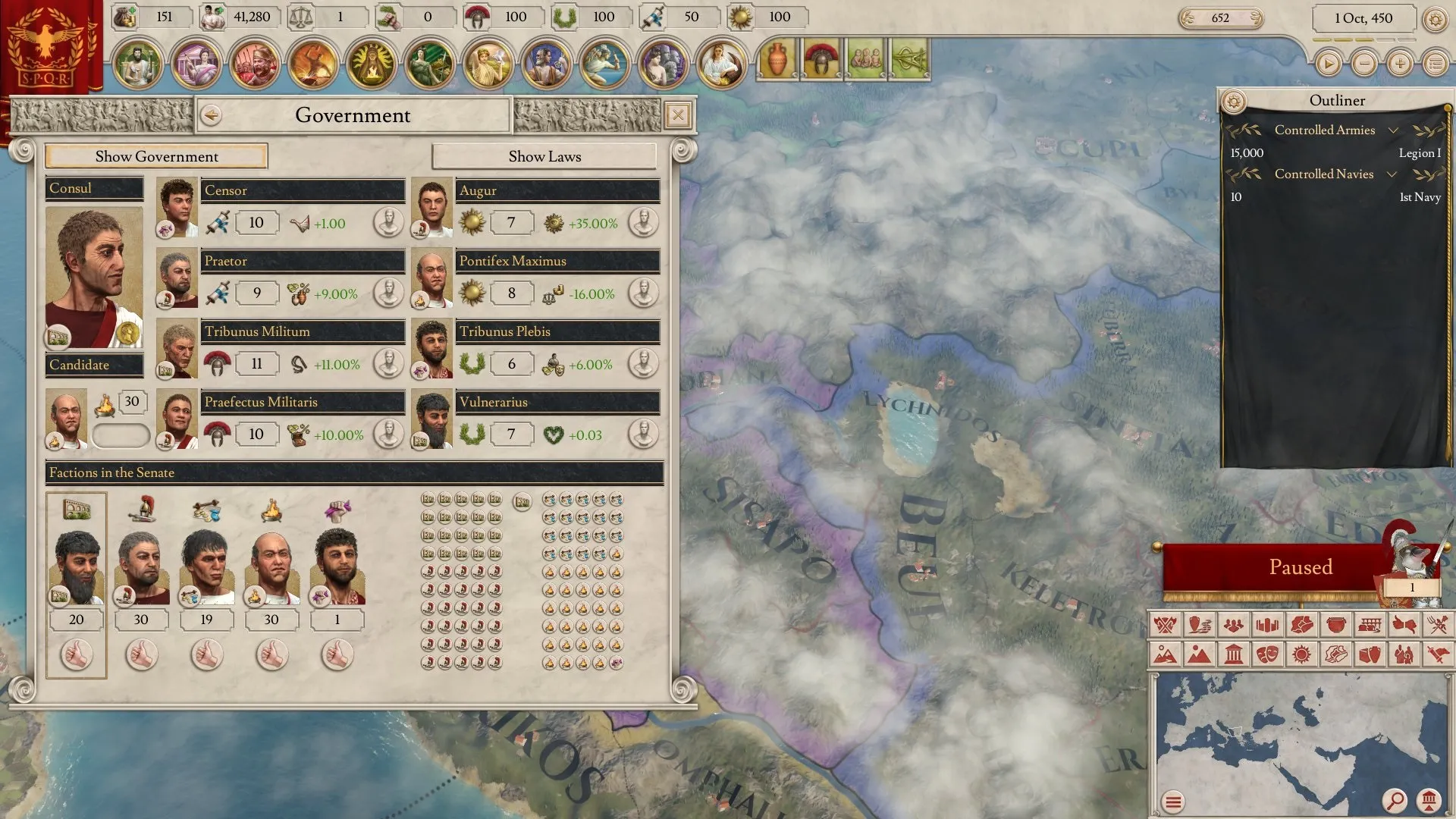Select the Show Government tab

click(156, 156)
